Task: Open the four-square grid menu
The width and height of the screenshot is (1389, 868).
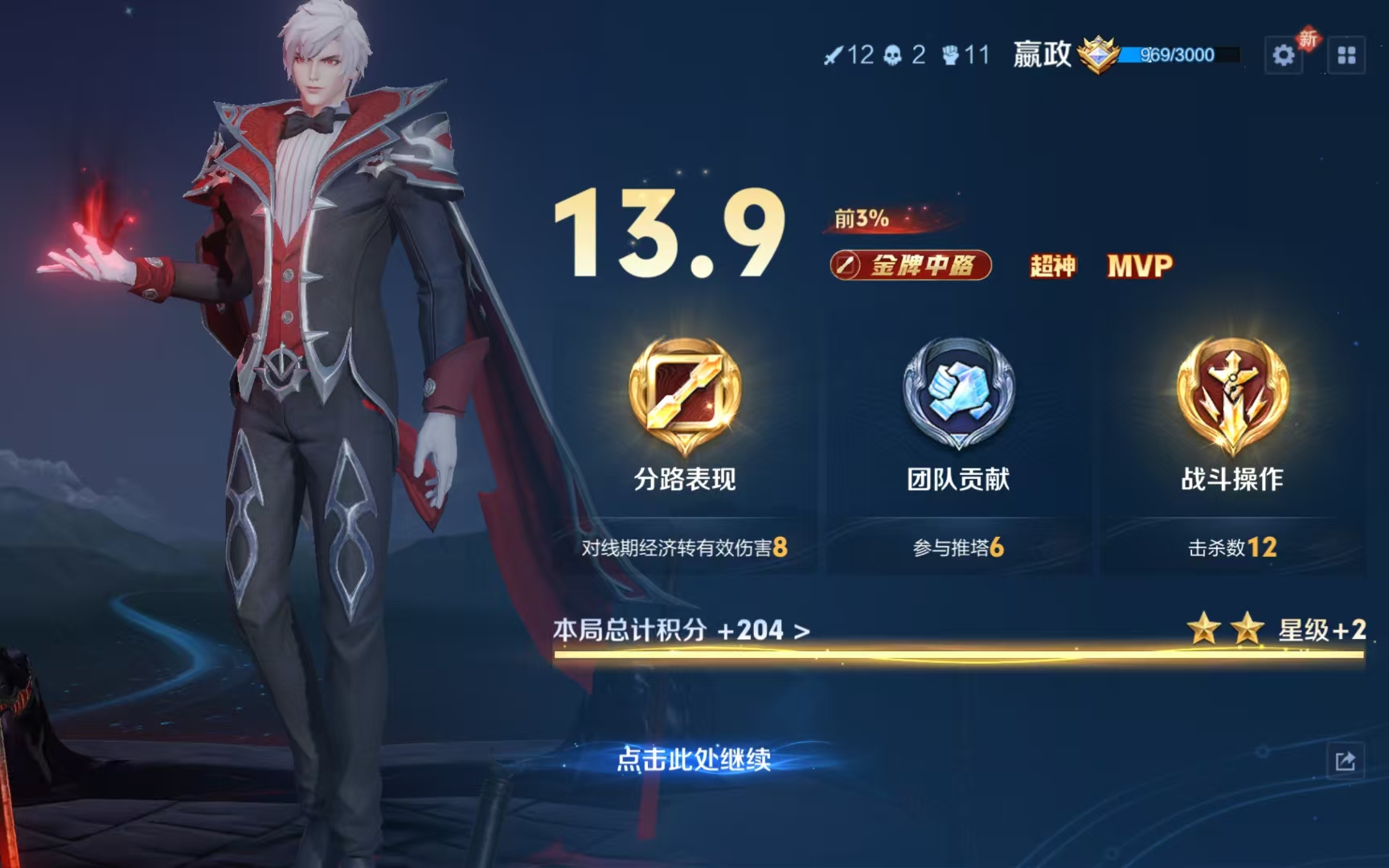Action: coord(1346,55)
